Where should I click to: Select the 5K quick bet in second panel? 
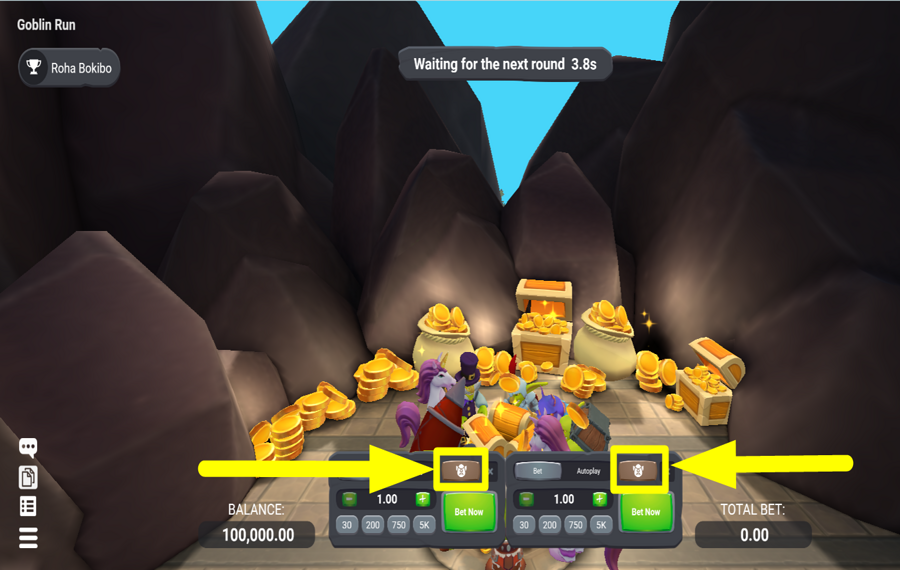[x=601, y=525]
